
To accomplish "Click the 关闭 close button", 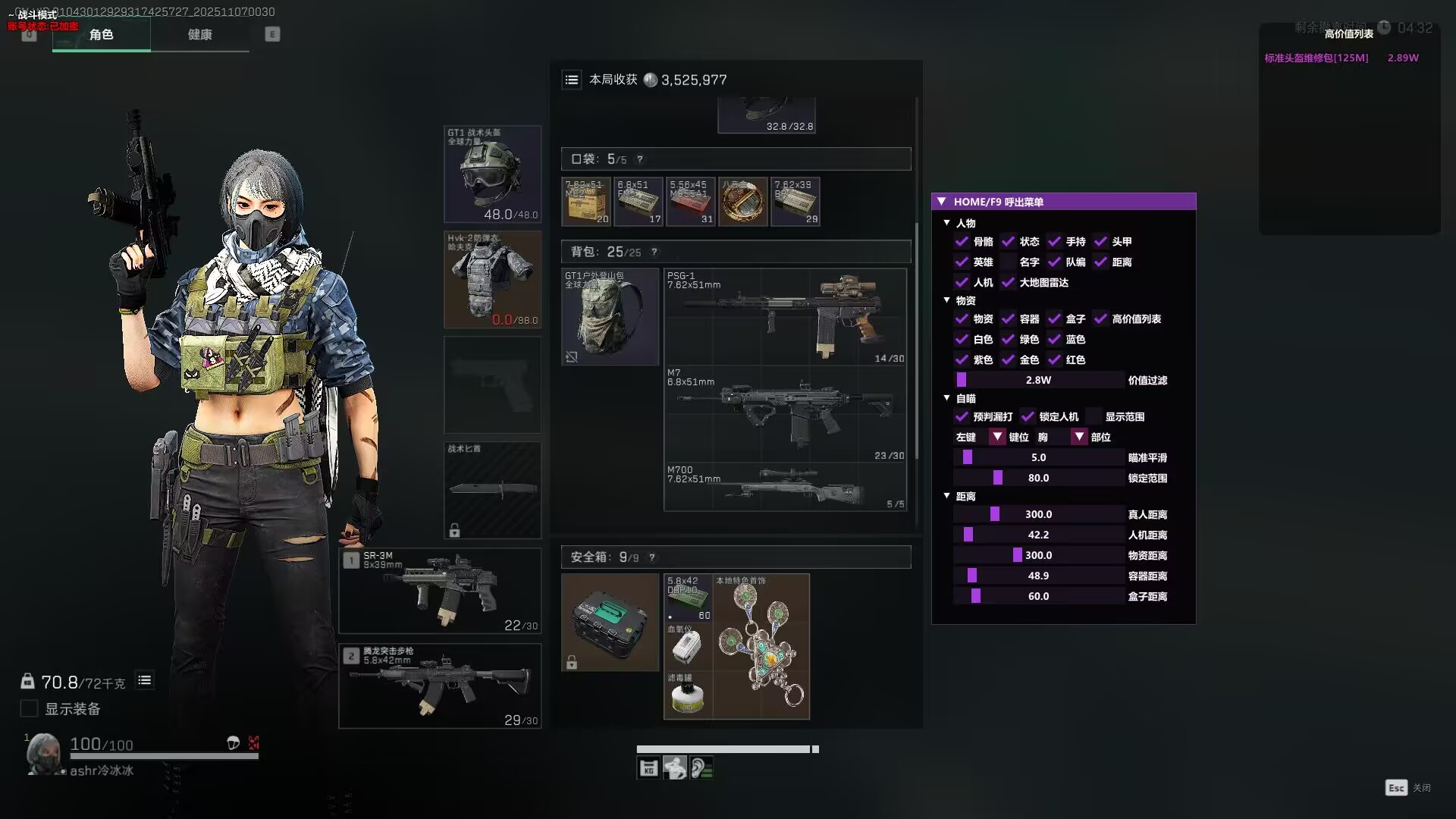I will 1397,788.
